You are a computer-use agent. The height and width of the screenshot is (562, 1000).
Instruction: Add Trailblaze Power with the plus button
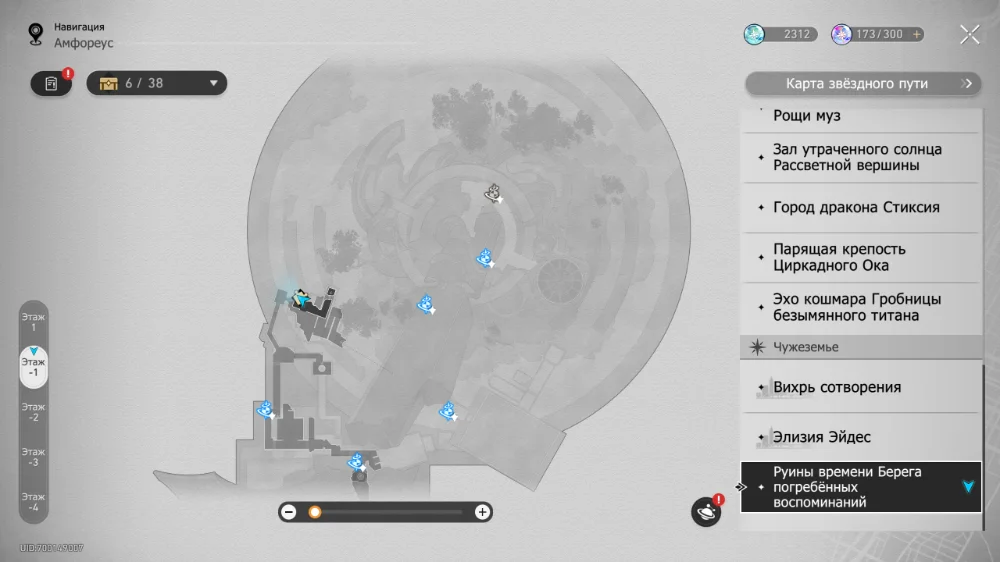(x=917, y=34)
